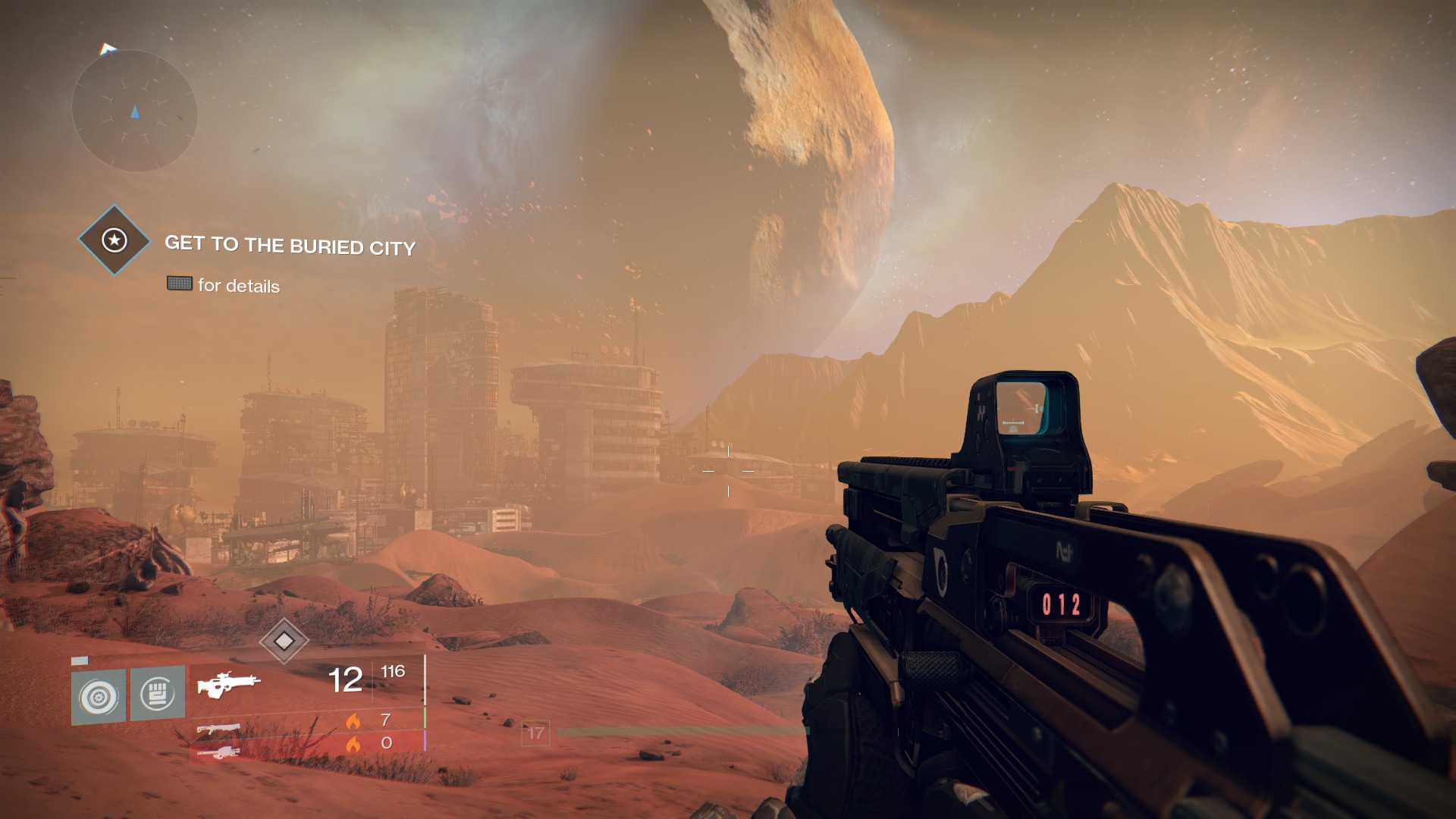Click the circular radar minimap
The width and height of the screenshot is (1456, 819).
[135, 111]
